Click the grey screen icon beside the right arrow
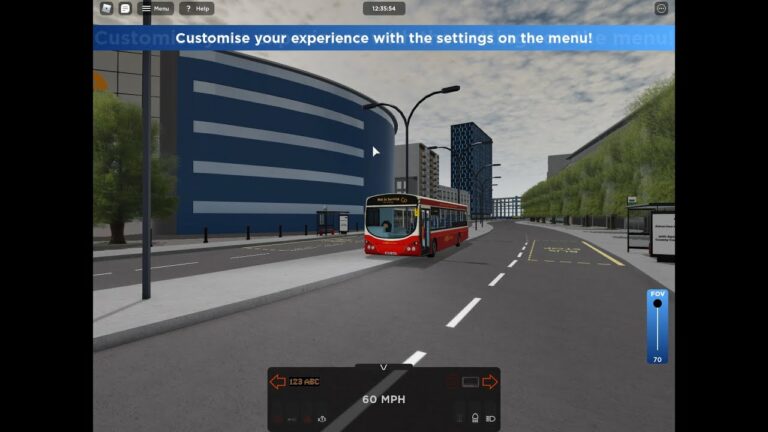 470,381
